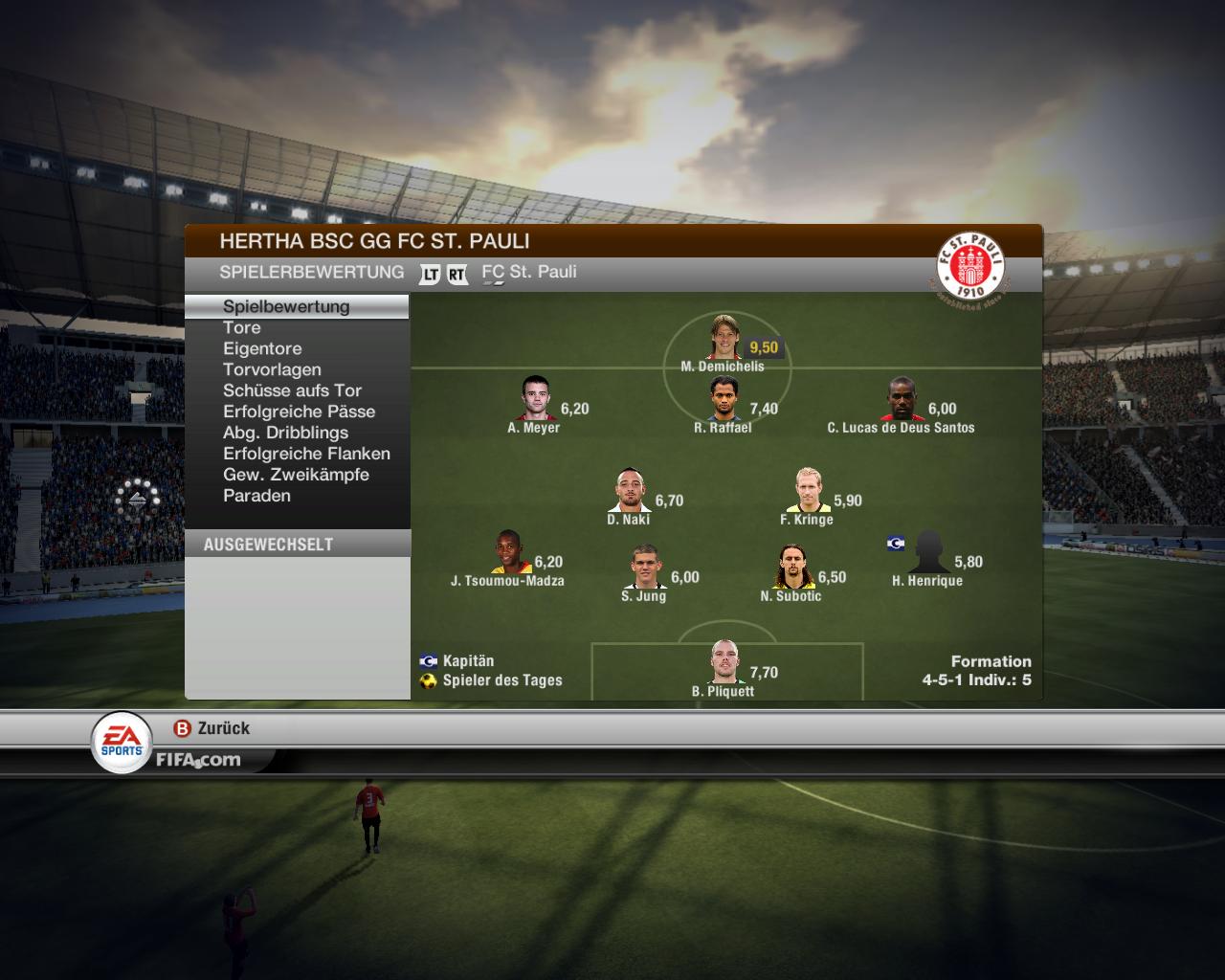1225x980 pixels.
Task: Select N. Subotic's player portrait
Action: [x=792, y=568]
